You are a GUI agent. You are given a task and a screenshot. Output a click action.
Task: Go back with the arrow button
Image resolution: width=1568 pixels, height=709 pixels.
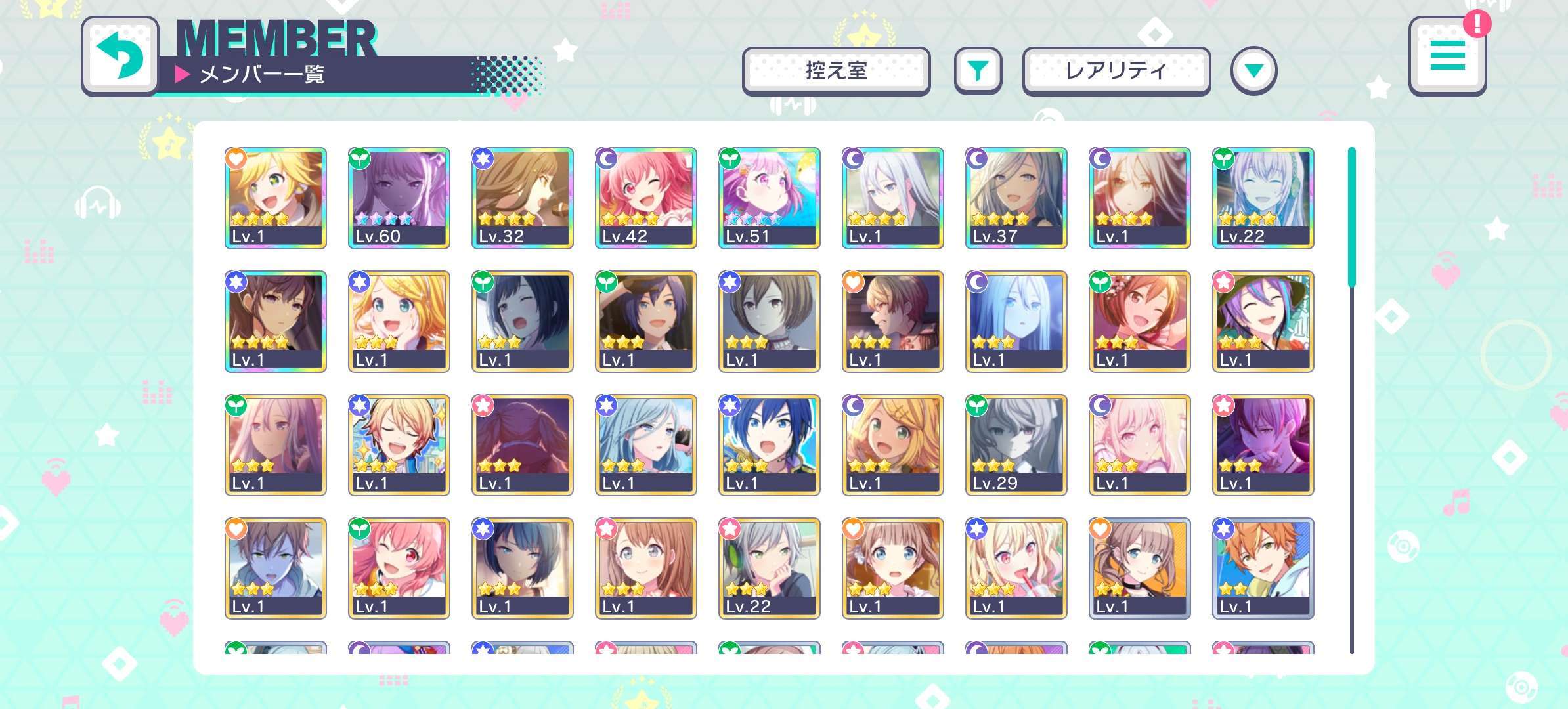(120, 56)
